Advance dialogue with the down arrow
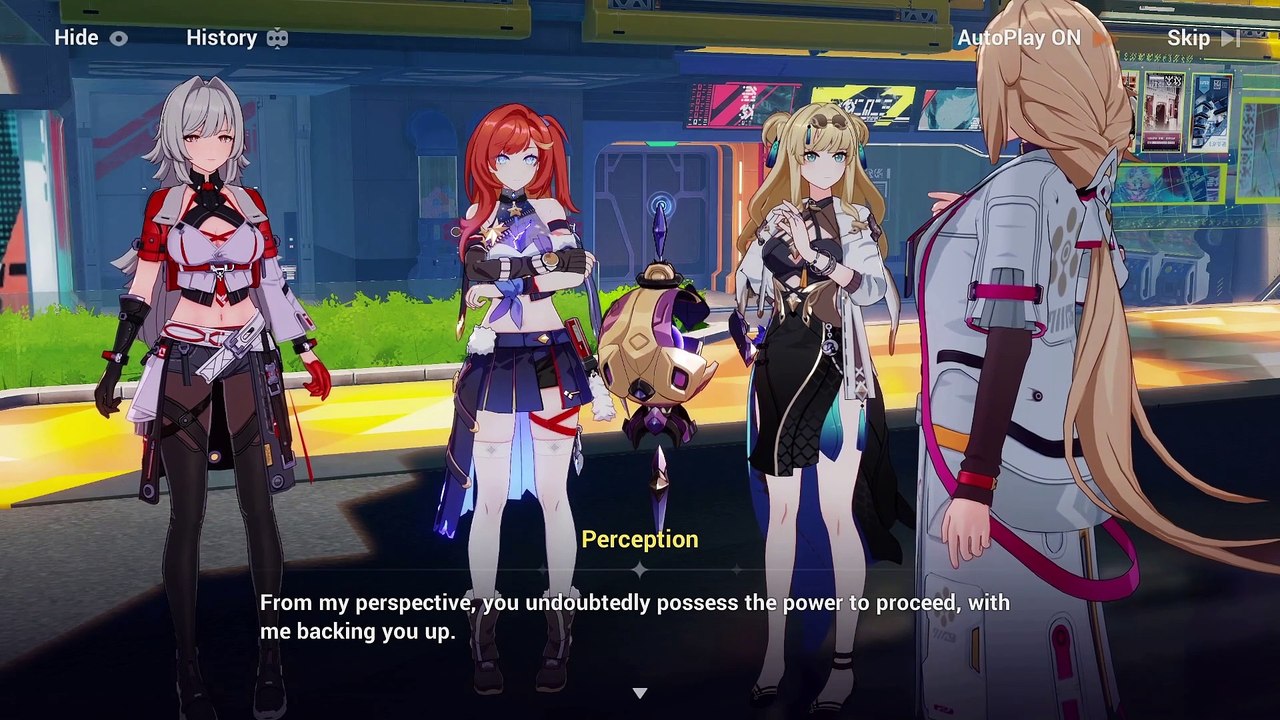 tap(640, 693)
